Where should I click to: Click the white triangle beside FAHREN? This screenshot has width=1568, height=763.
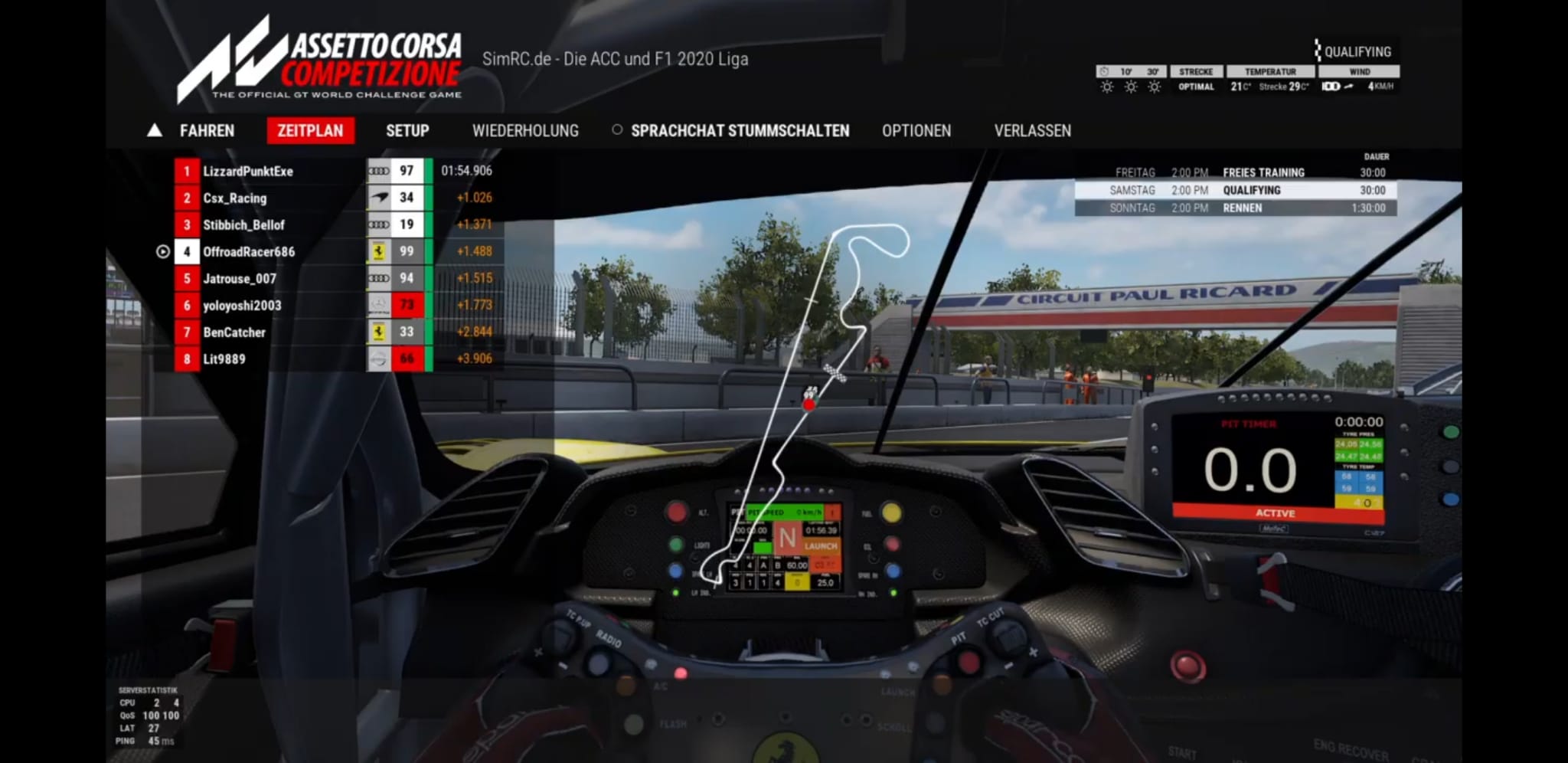tap(155, 131)
